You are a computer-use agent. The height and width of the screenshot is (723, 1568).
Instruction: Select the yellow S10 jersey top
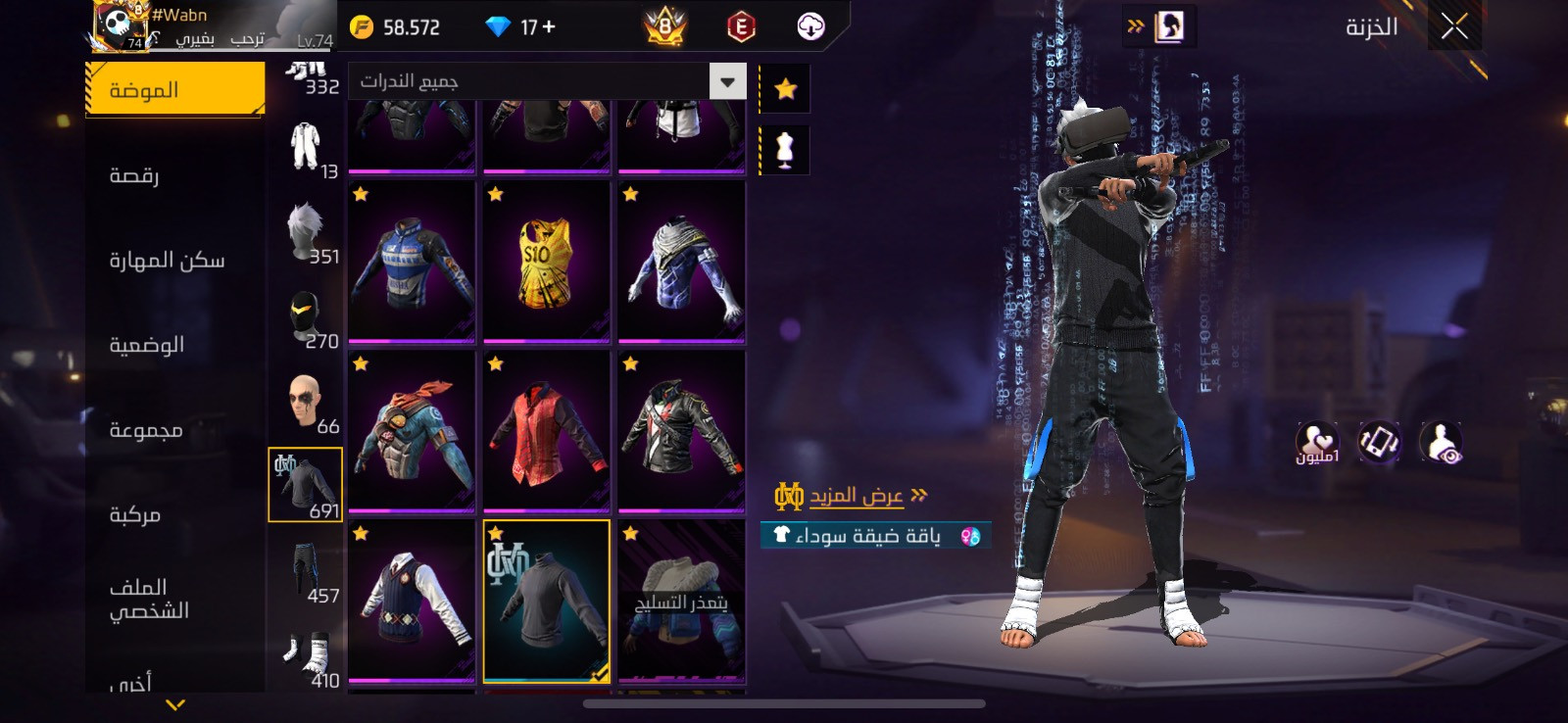coord(546,263)
